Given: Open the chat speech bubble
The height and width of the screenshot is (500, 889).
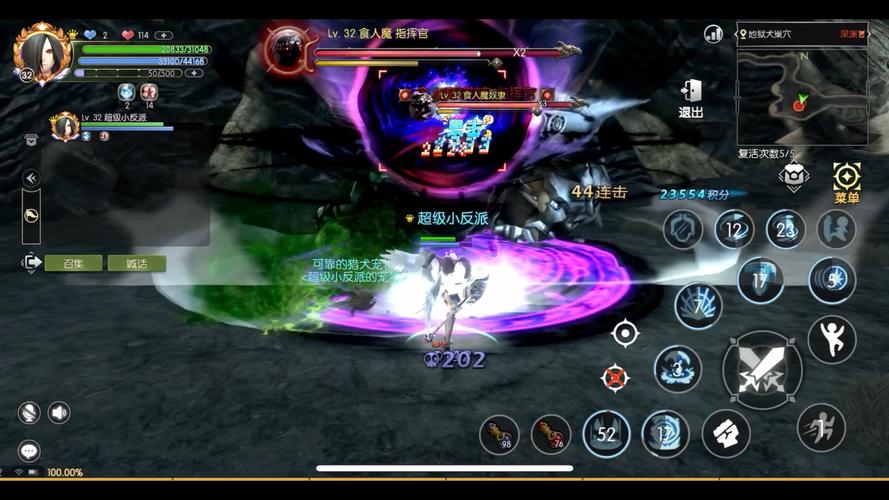Looking at the screenshot, I should (x=29, y=451).
